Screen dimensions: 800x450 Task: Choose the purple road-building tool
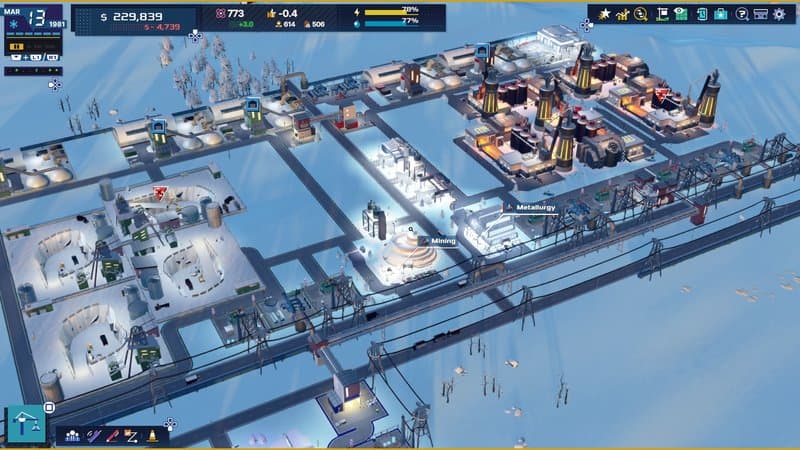coord(93,436)
